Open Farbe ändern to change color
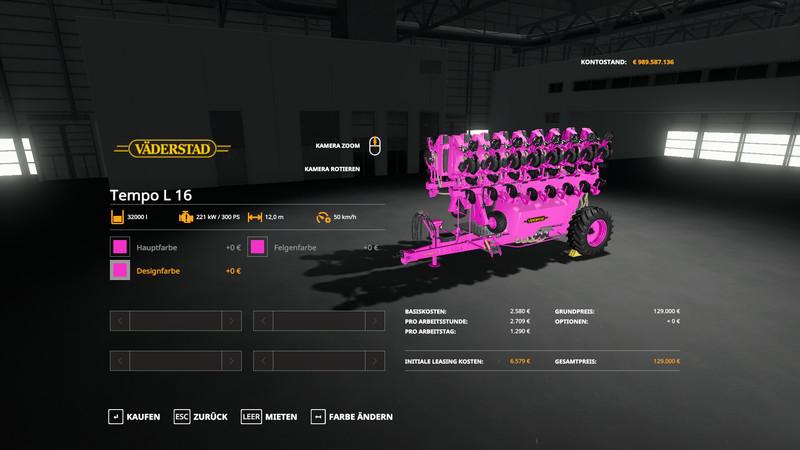Viewport: 800px width, 450px height. coord(351,416)
